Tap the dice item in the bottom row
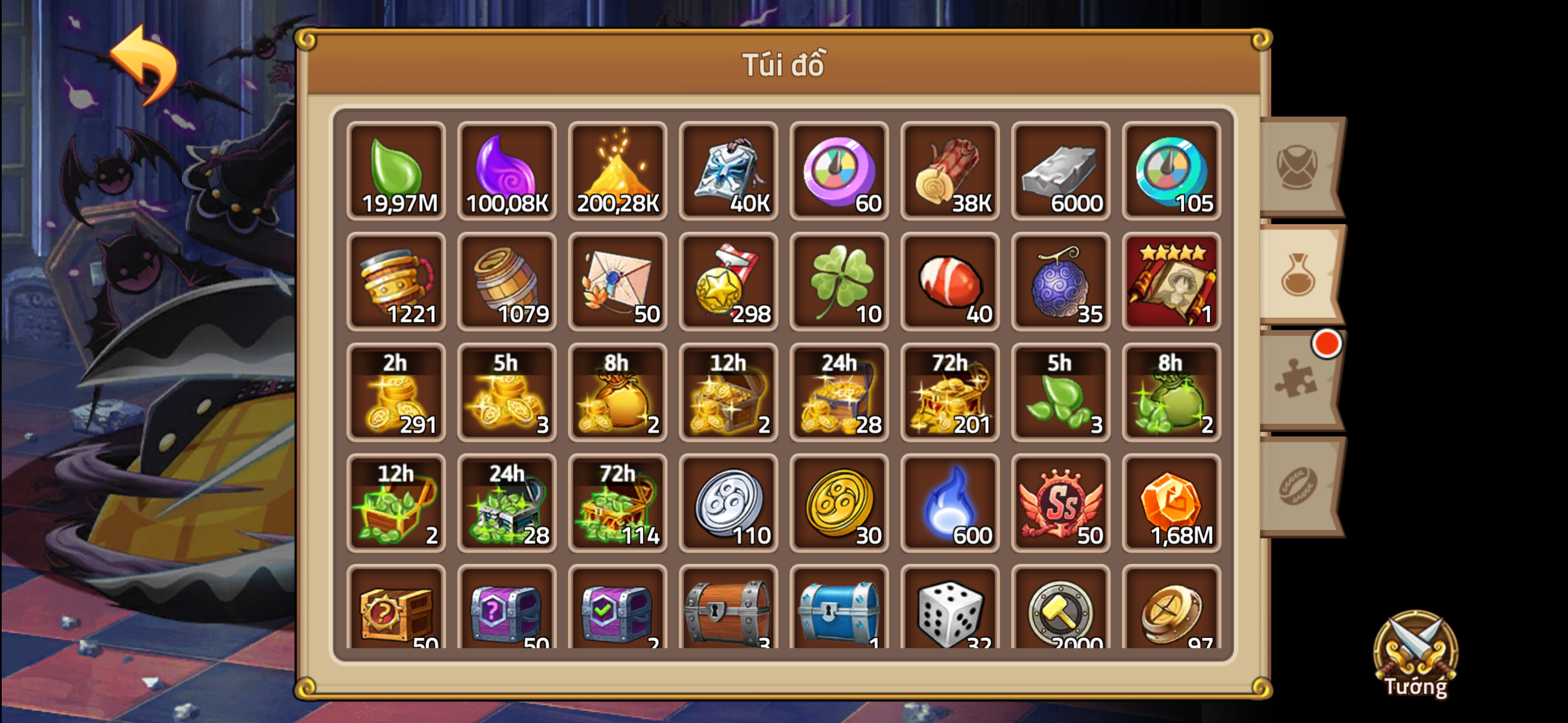 (x=951, y=615)
